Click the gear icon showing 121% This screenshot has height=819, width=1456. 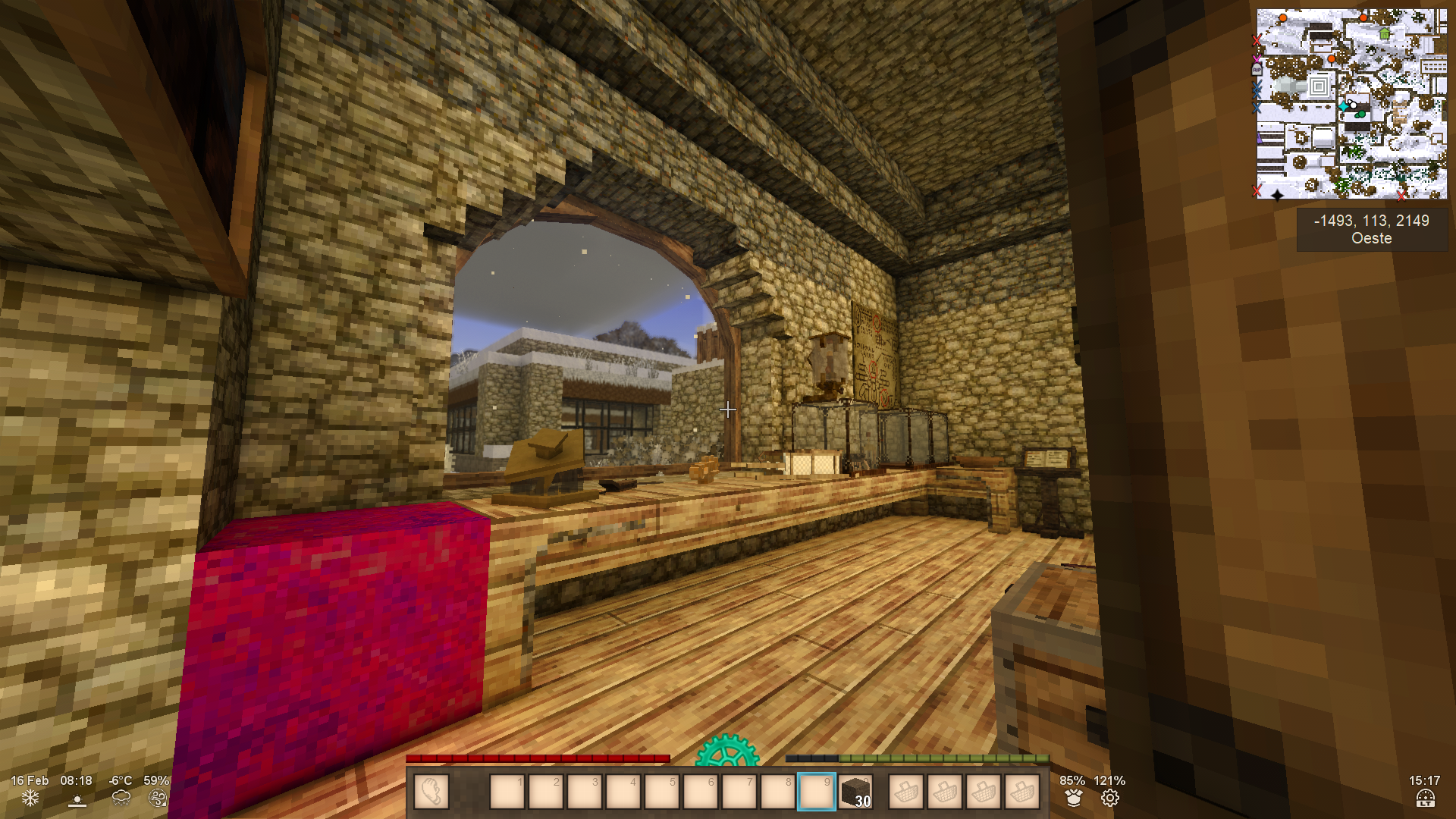1109,798
